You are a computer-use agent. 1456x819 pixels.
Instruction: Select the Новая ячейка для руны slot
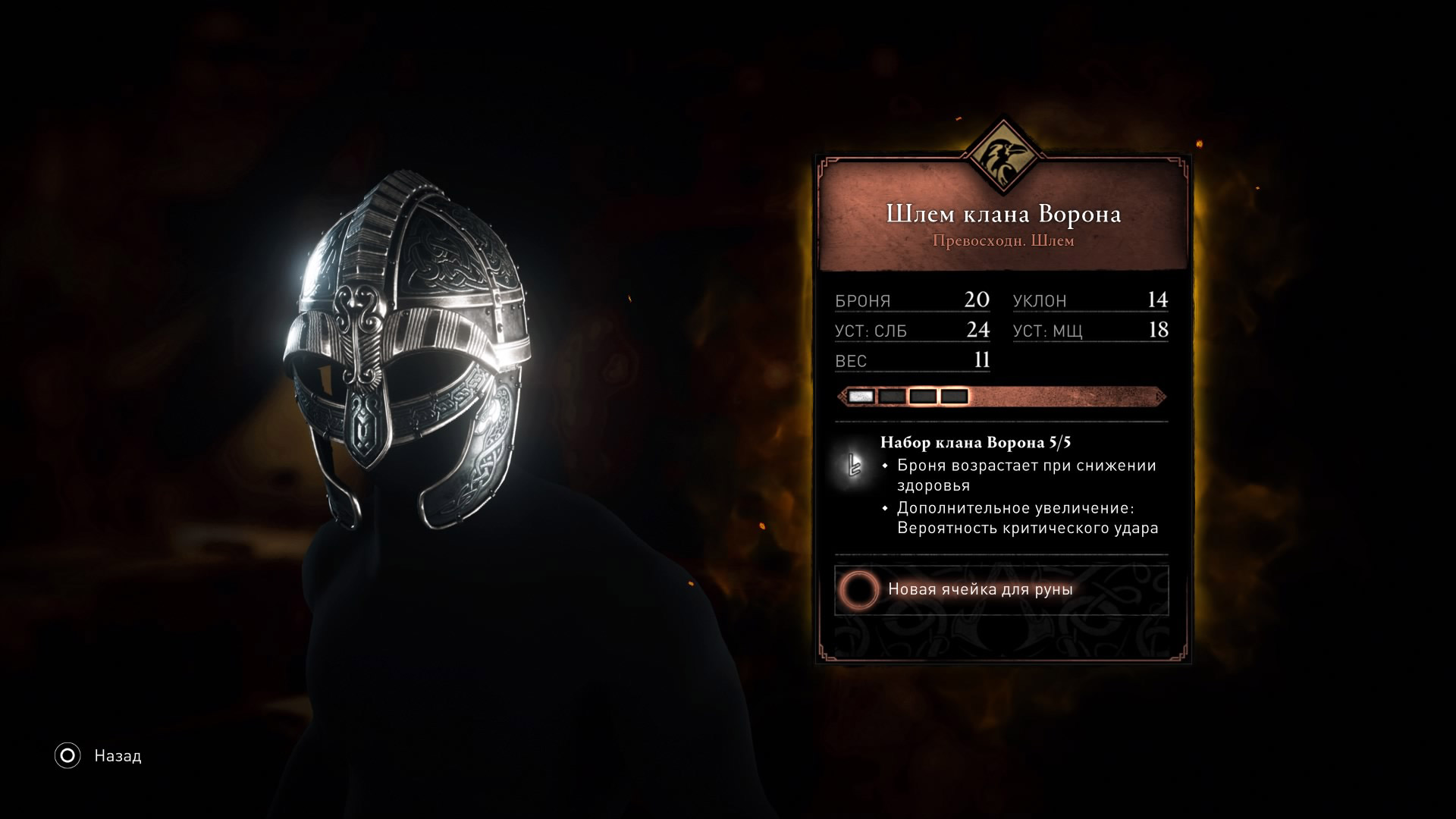click(x=1001, y=589)
